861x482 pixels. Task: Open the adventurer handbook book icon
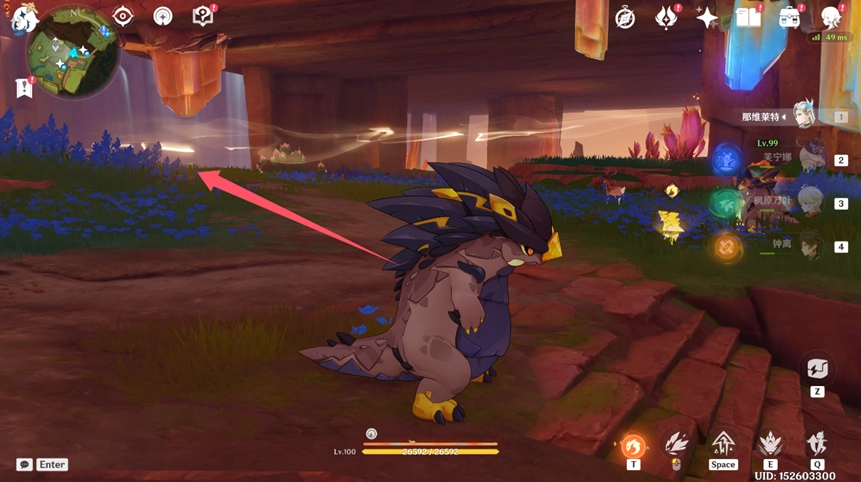tap(748, 18)
